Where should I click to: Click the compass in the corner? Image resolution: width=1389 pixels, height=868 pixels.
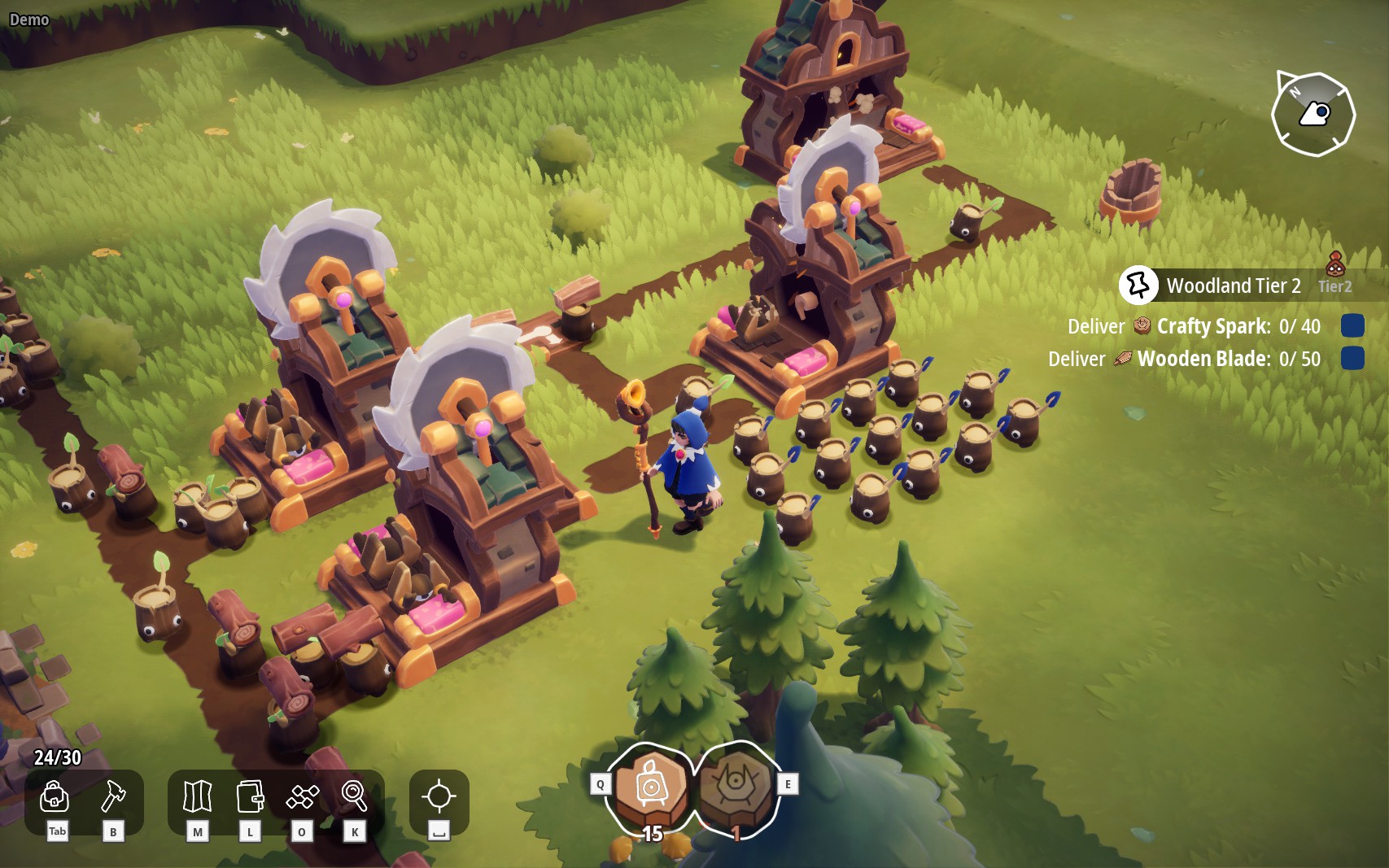(1313, 114)
